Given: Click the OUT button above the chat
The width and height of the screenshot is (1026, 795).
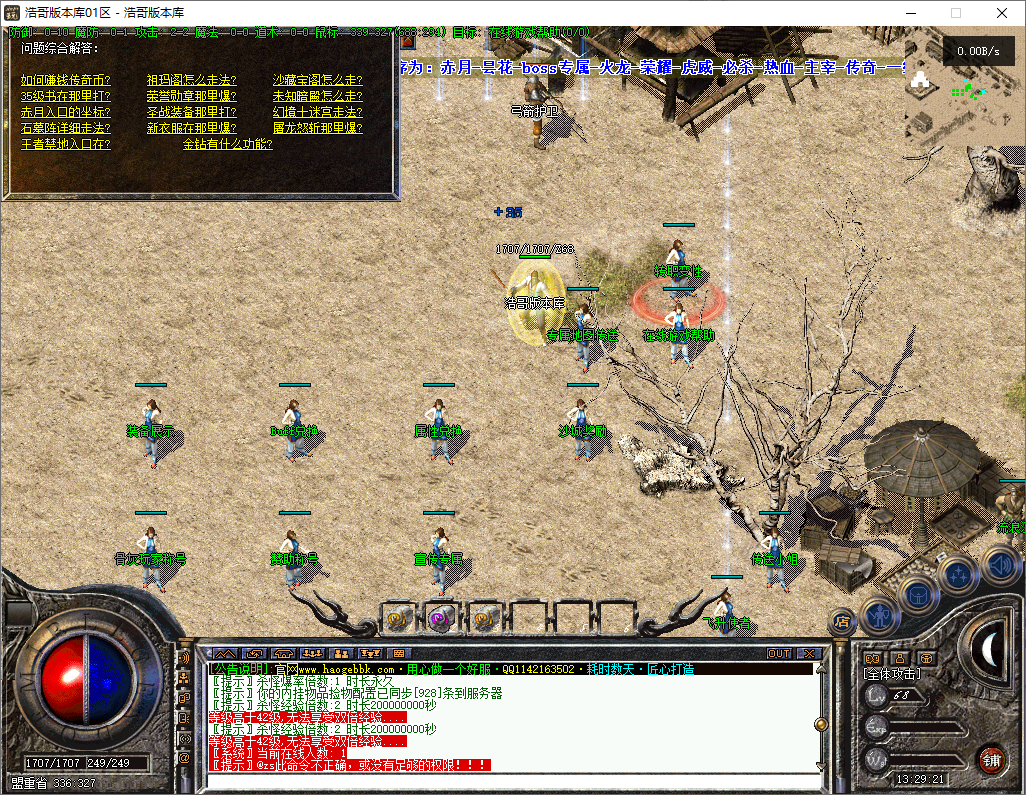Looking at the screenshot, I should [x=779, y=654].
